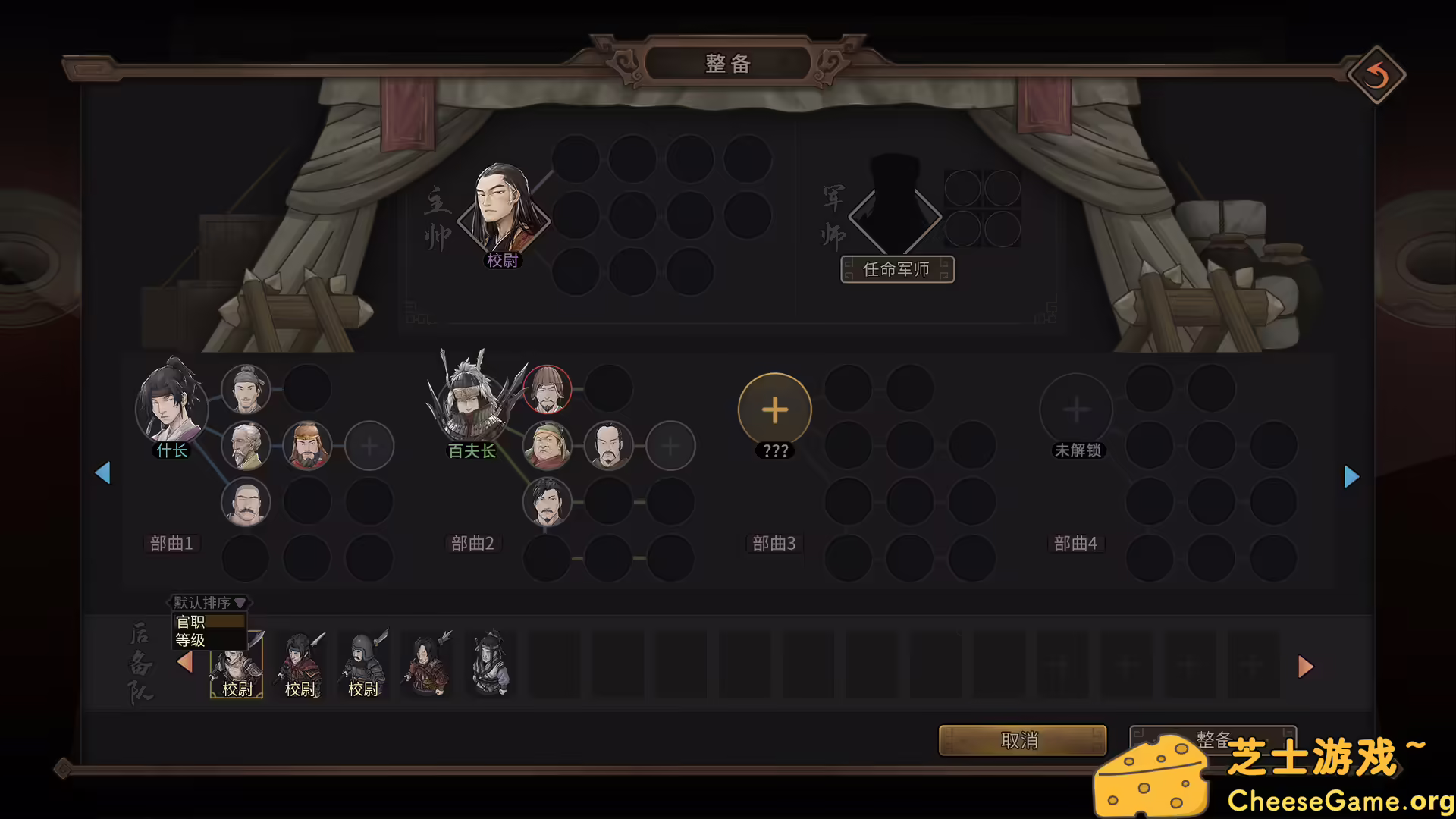
Task: Click the 任命军师 button to appoint an advisor
Action: (897, 269)
